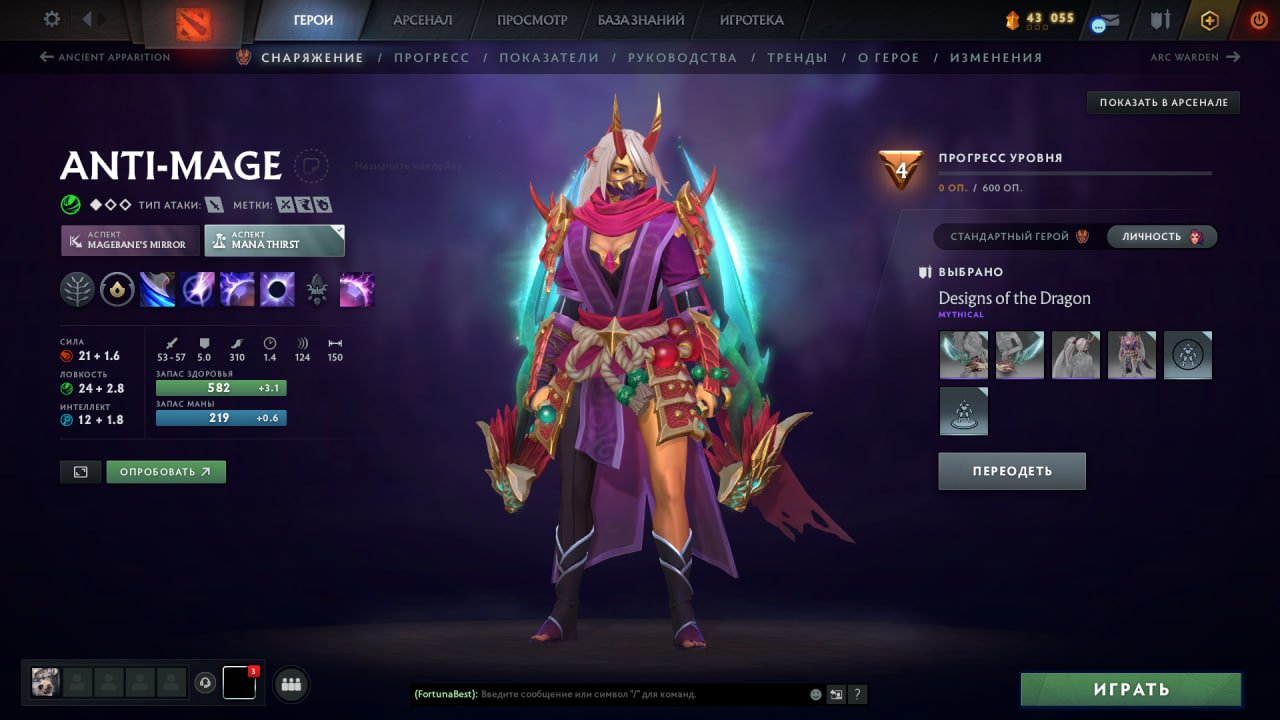Switch to the Progress tab
This screenshot has width=1280, height=720.
point(432,57)
